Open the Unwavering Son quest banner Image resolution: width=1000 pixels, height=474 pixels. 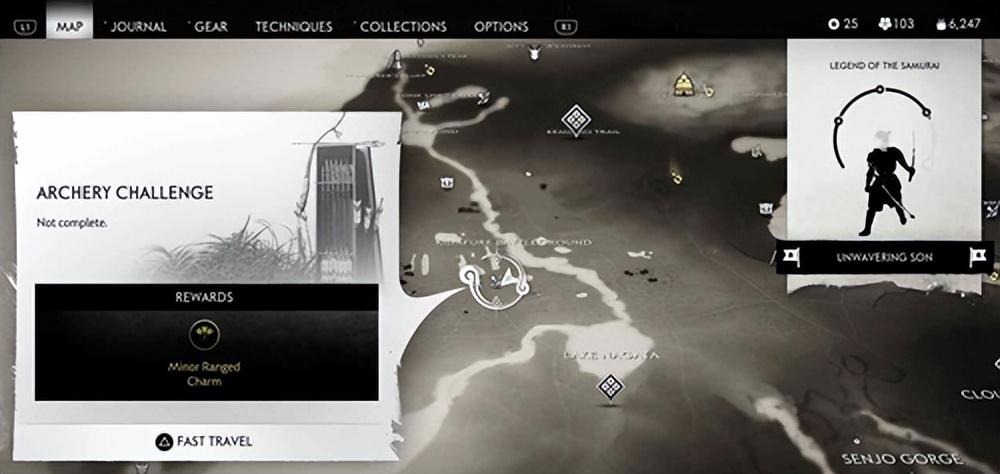883,257
